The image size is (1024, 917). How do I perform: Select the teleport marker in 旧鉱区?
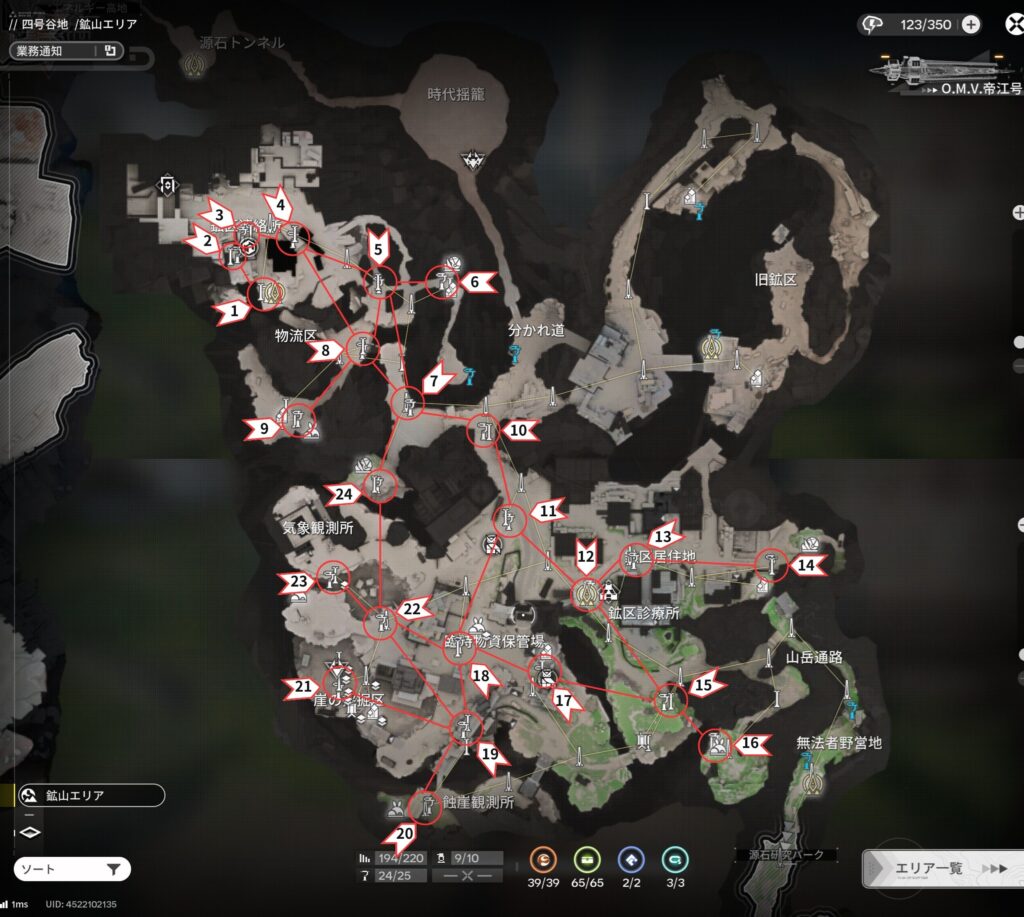(712, 346)
